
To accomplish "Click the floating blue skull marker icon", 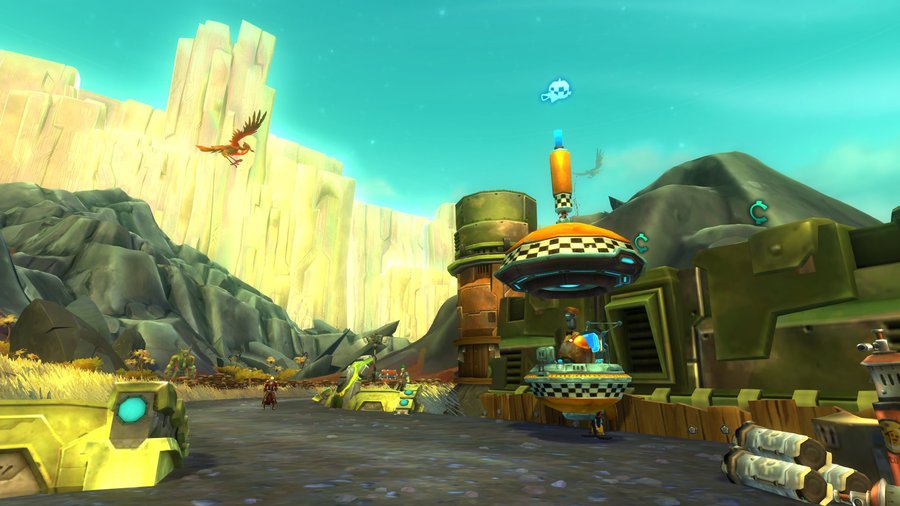I will click(556, 92).
